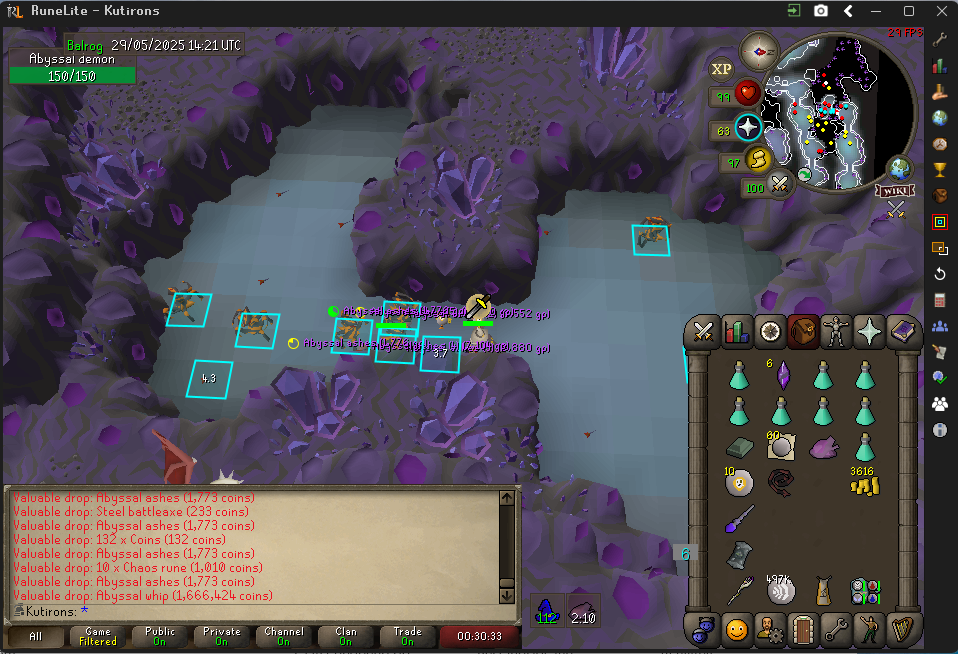Switch to the Skills tab
Image resolution: width=958 pixels, height=654 pixels.
coord(737,331)
